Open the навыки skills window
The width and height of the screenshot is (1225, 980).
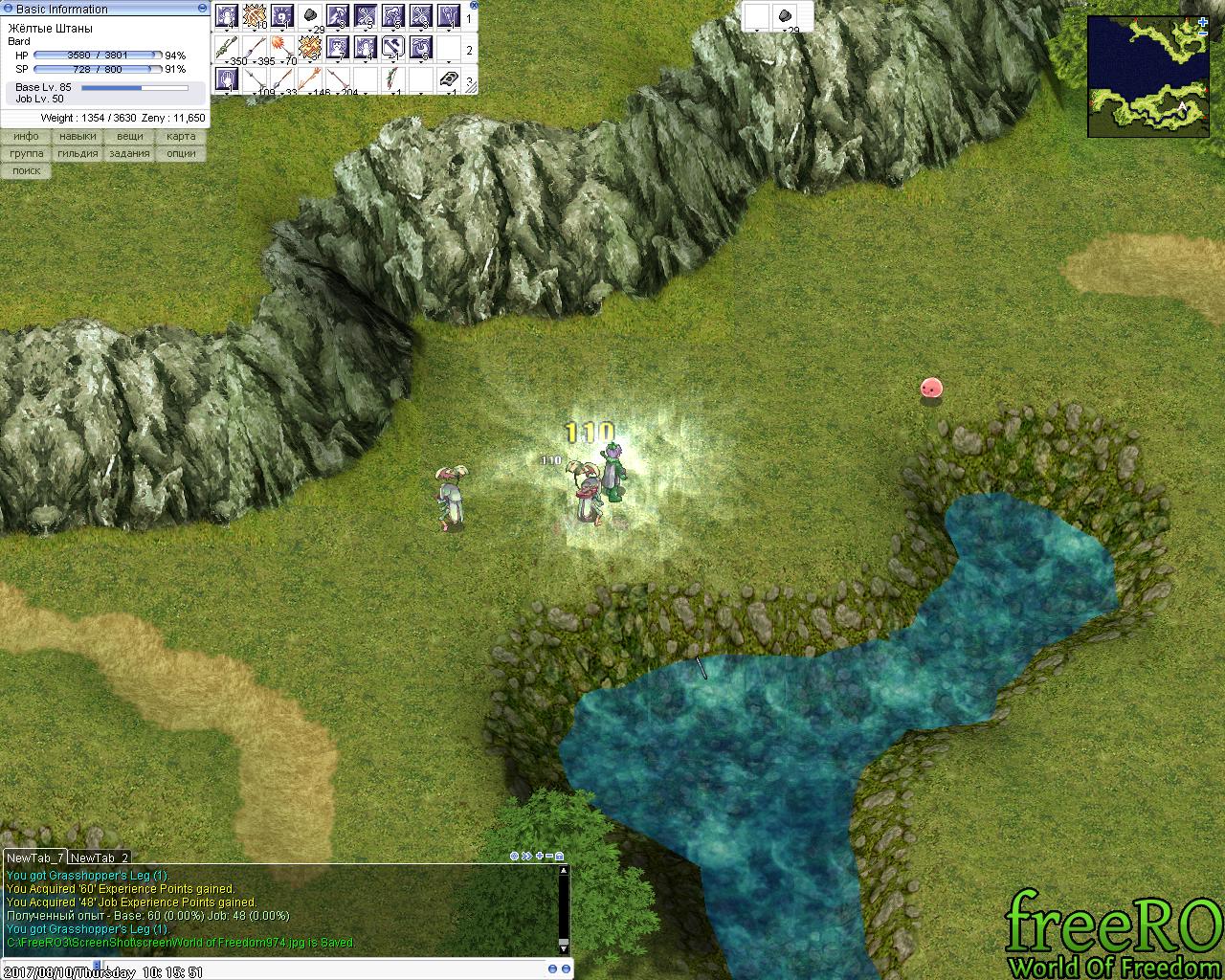click(78, 137)
